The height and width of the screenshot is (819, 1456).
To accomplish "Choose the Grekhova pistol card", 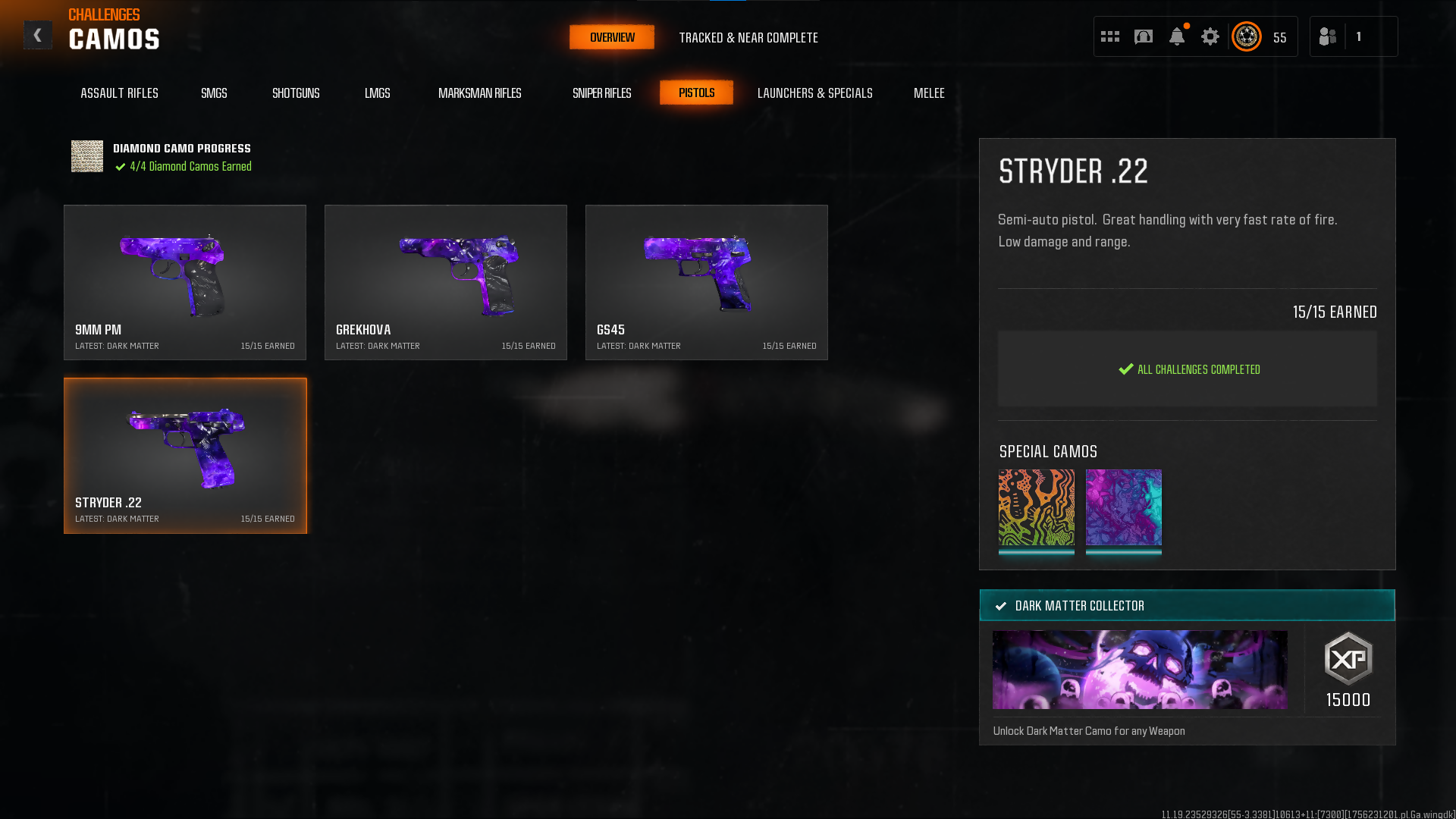I will coord(446,282).
